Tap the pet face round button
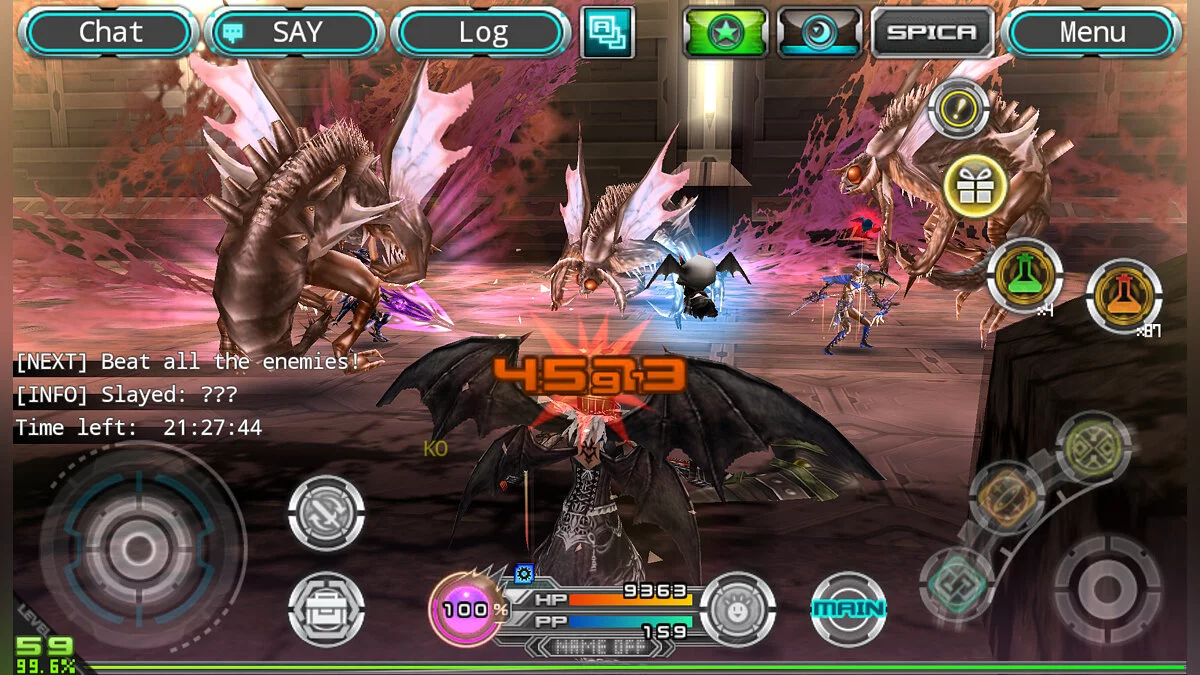1200x675 pixels. click(x=738, y=609)
